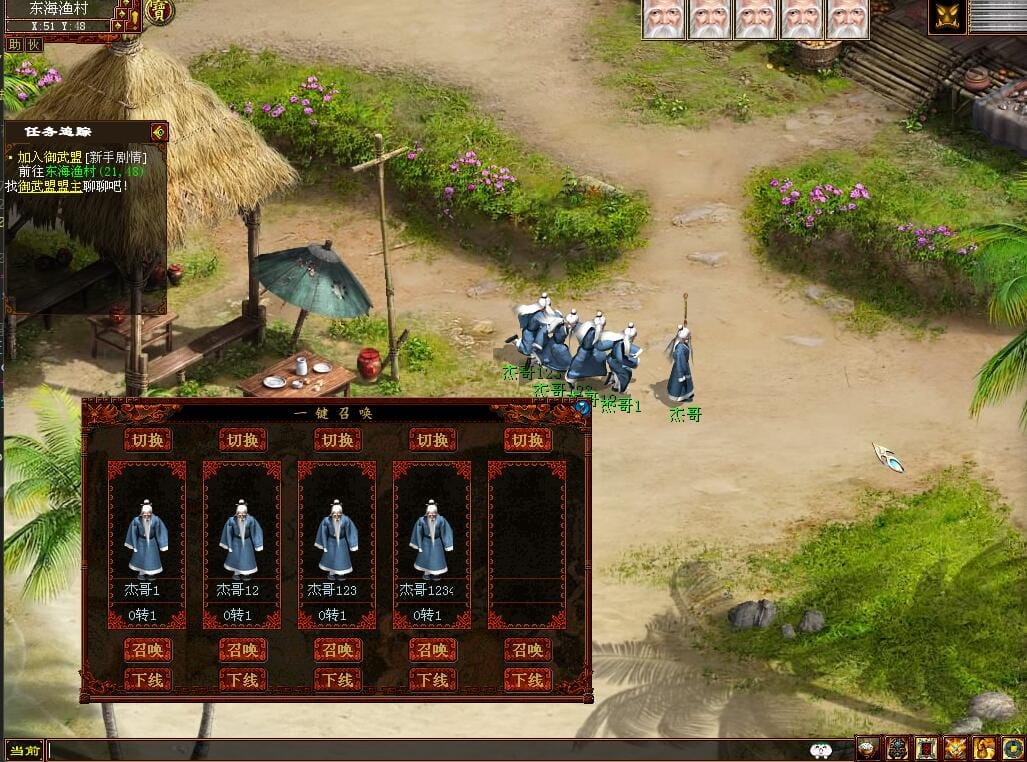Screen dimensions: 1027x762
Task: Click 下线 under the 杰哥1 card
Action: (x=147, y=680)
